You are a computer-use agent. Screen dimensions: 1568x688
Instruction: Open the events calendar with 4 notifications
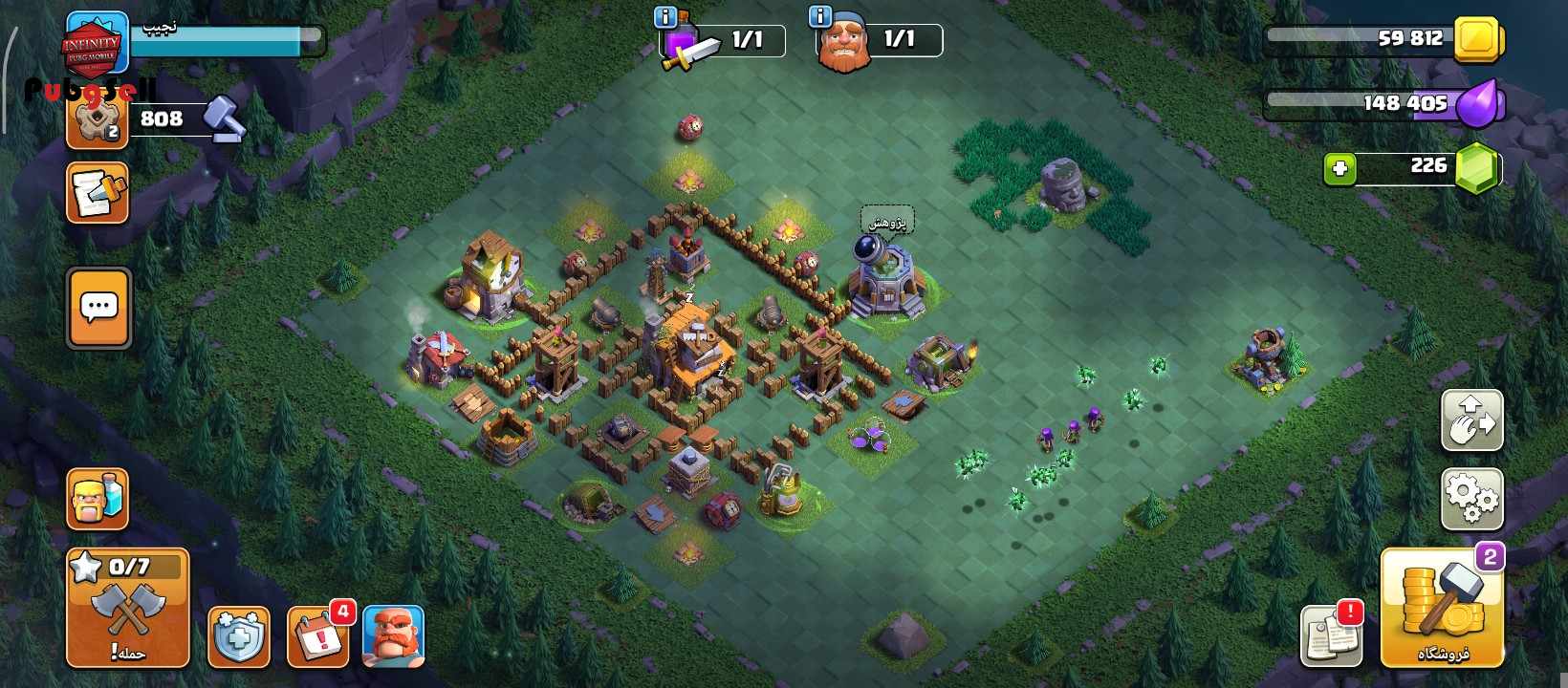(x=317, y=635)
